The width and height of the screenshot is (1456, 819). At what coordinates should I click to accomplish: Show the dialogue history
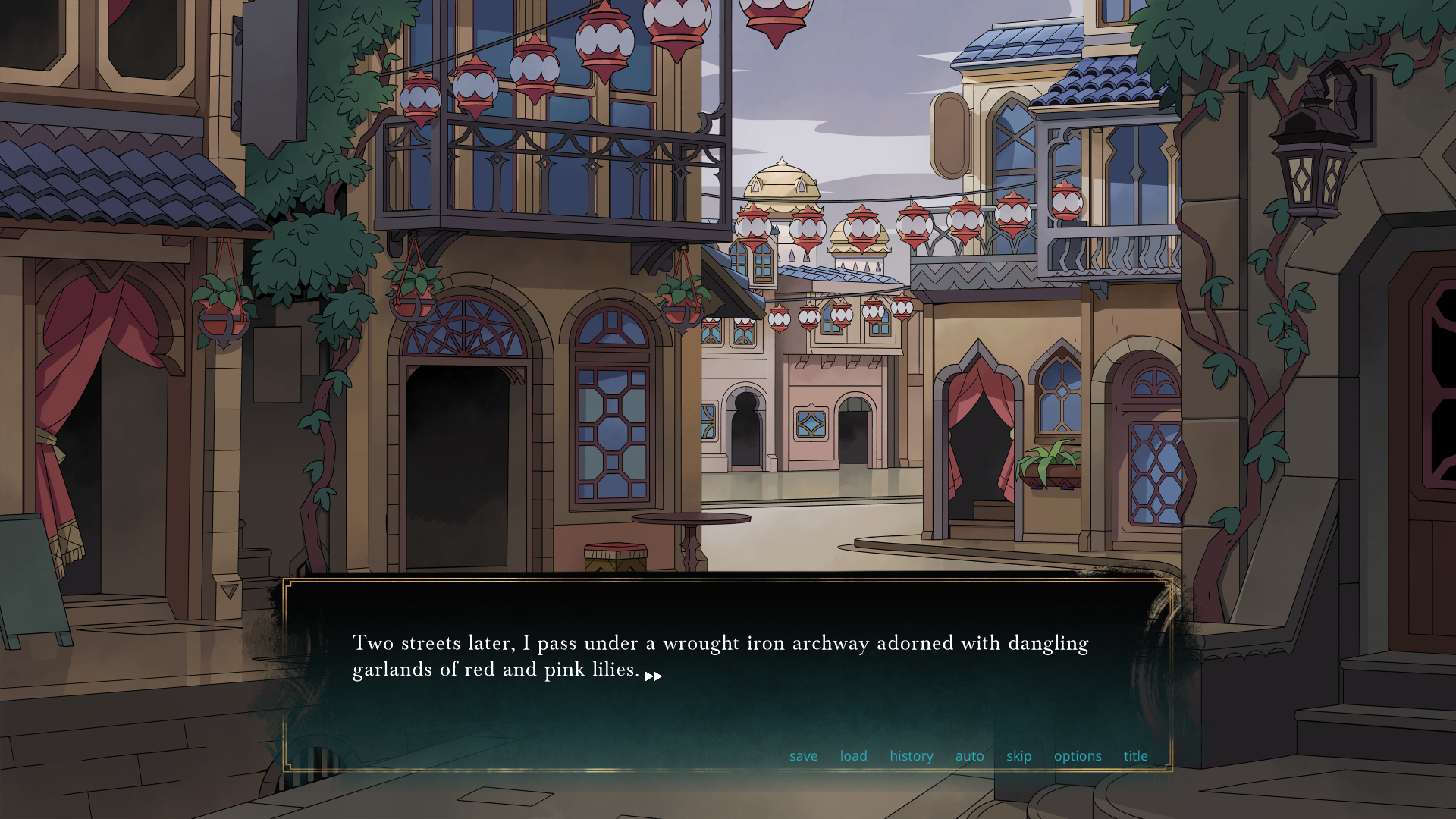(x=911, y=756)
